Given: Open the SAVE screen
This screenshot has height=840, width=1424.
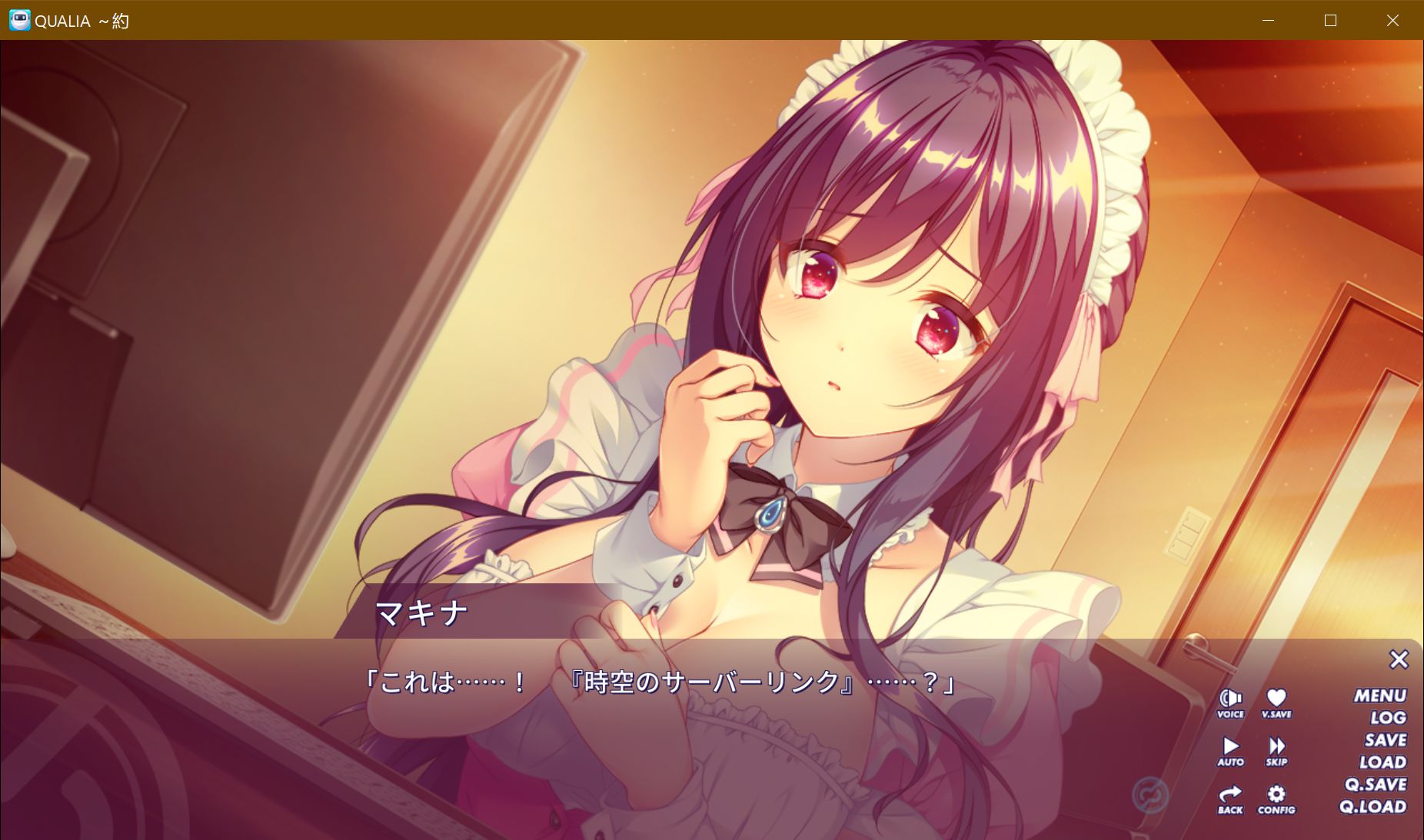Looking at the screenshot, I should (x=1385, y=739).
